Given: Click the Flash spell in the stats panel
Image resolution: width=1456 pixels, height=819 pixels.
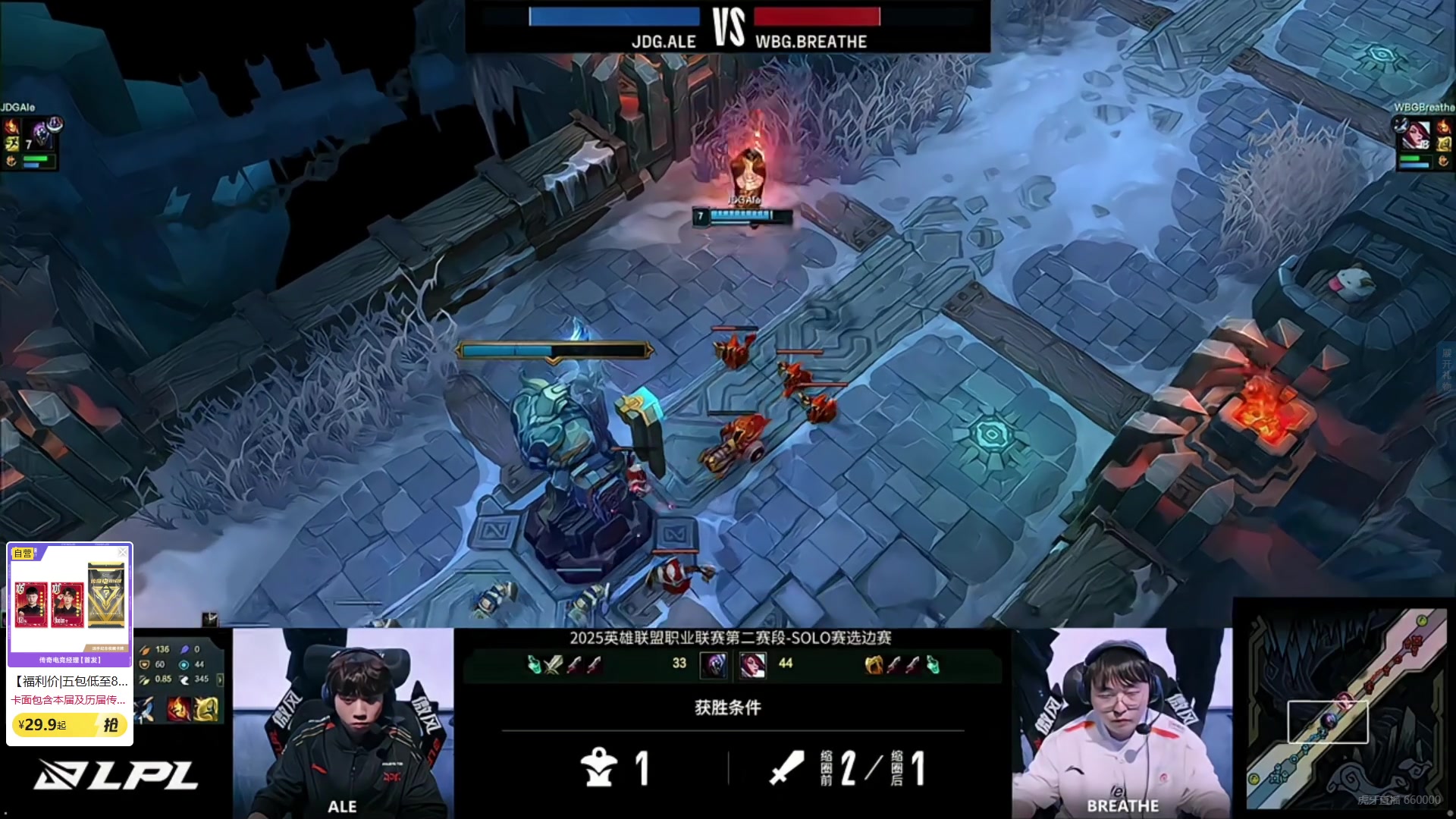Looking at the screenshot, I should point(205,709).
